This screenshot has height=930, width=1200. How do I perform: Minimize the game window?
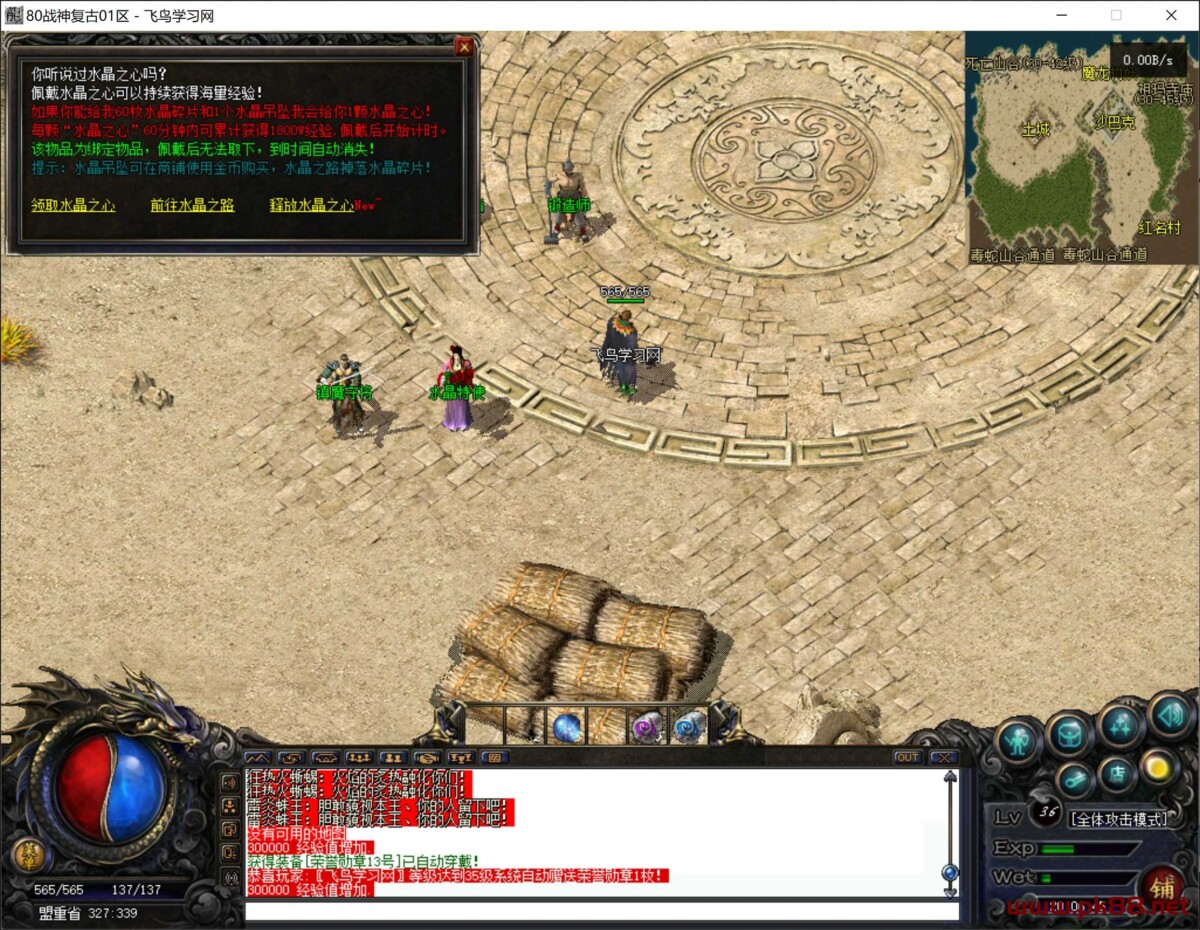tap(1062, 15)
